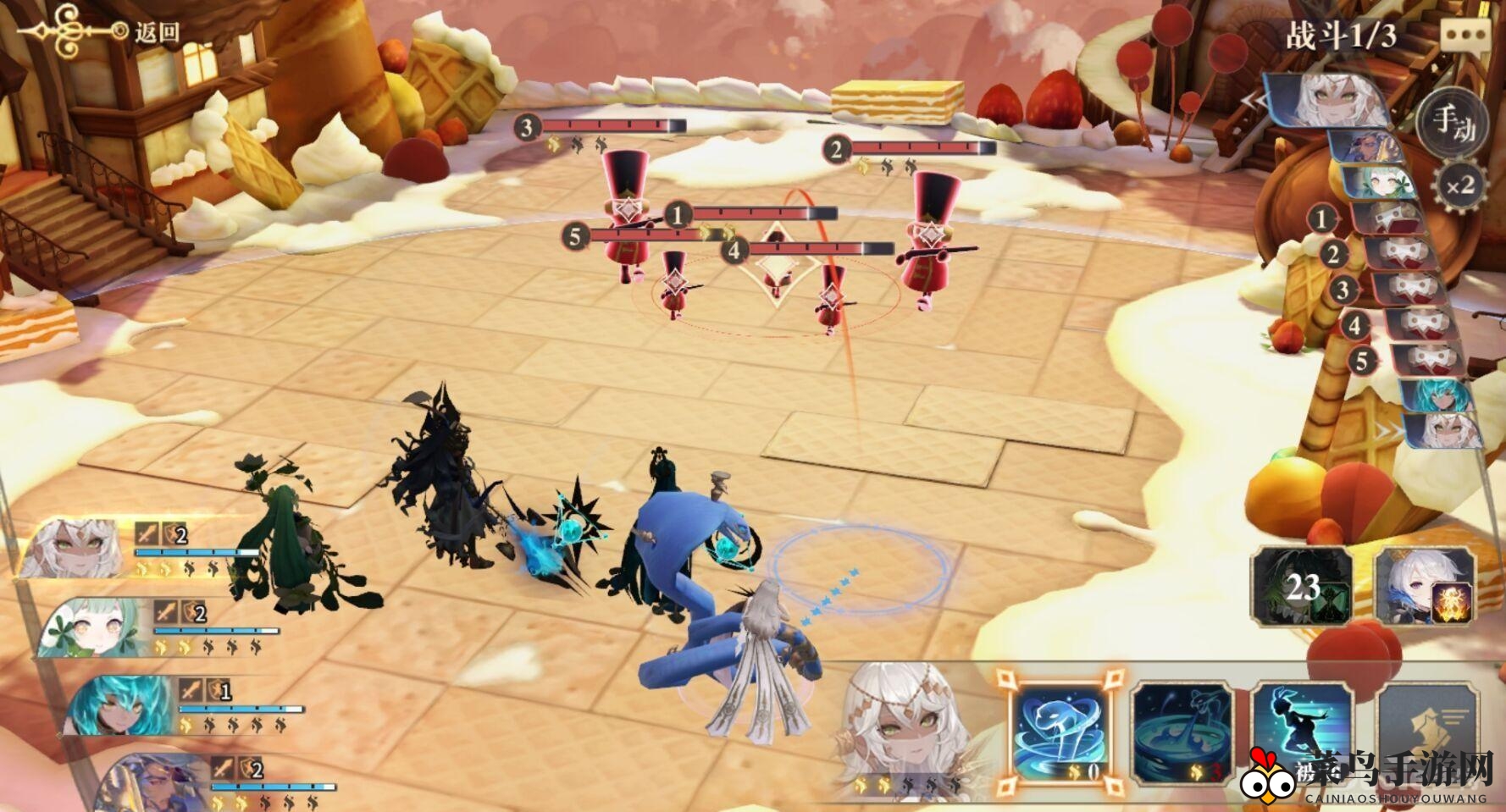Use the whirlpool cauldron skill

pos(1182,732)
